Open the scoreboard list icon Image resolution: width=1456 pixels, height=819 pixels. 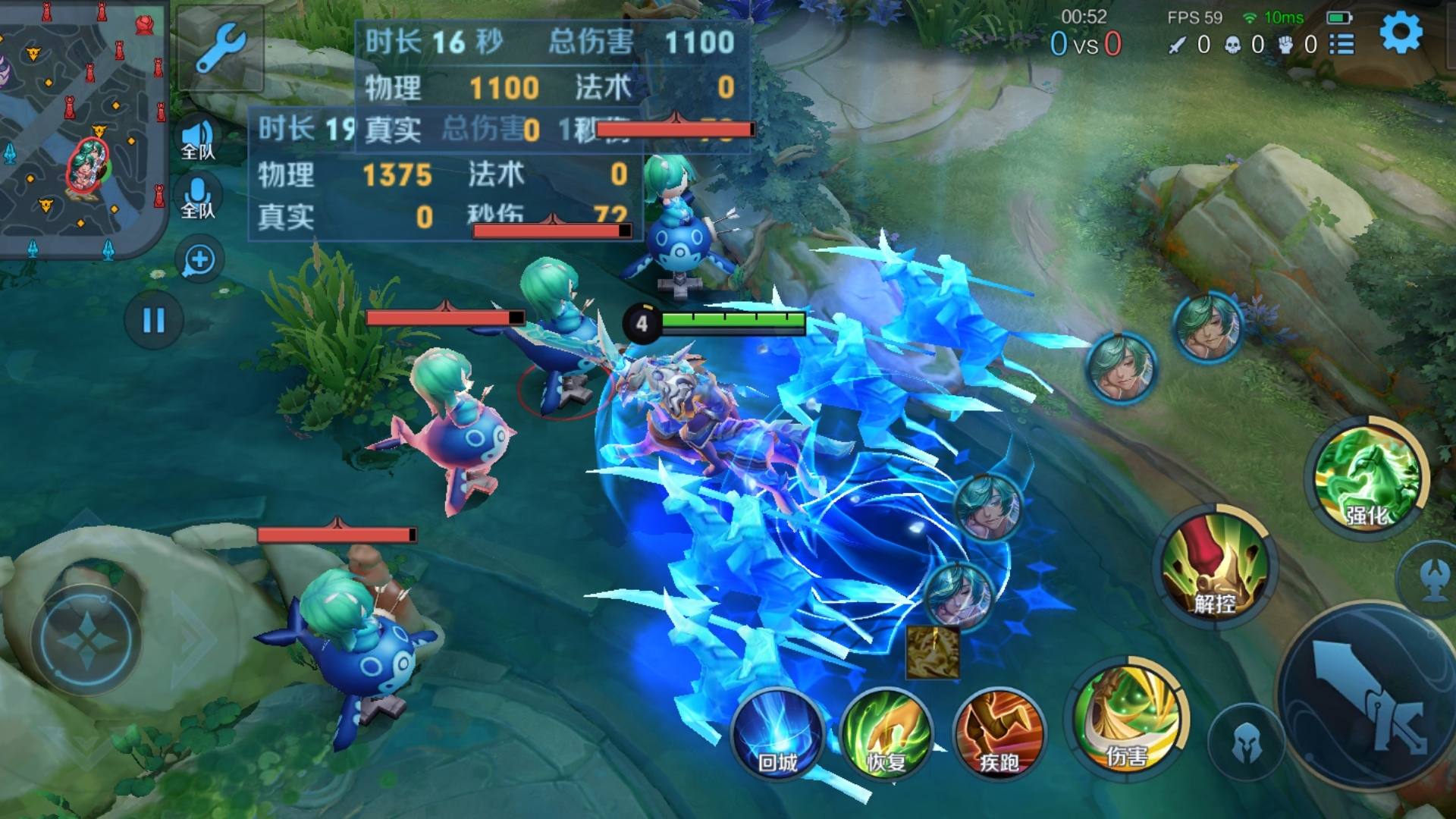1341,45
